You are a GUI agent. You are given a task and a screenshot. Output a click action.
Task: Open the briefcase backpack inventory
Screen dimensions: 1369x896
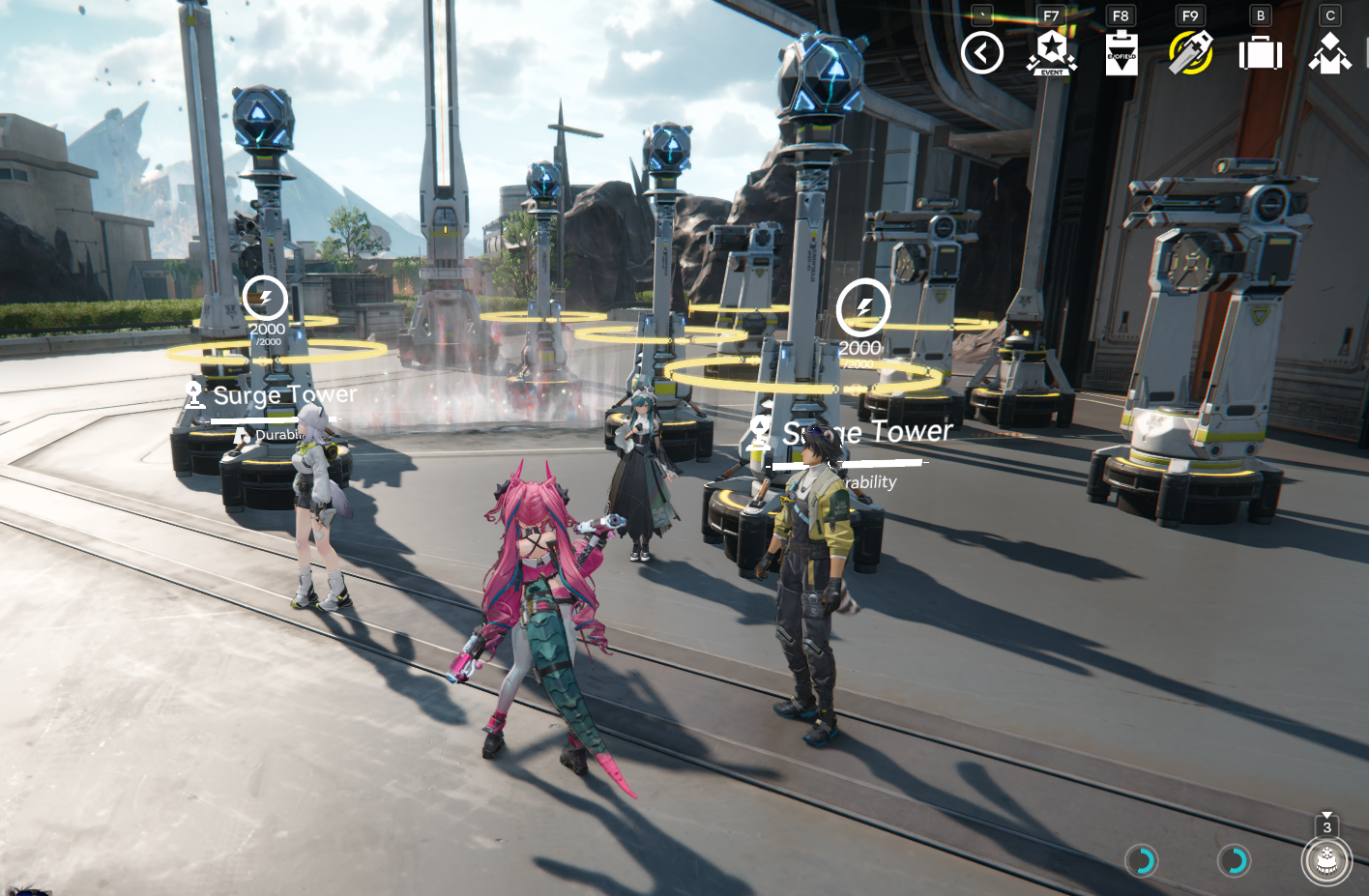pyautogui.click(x=1261, y=53)
